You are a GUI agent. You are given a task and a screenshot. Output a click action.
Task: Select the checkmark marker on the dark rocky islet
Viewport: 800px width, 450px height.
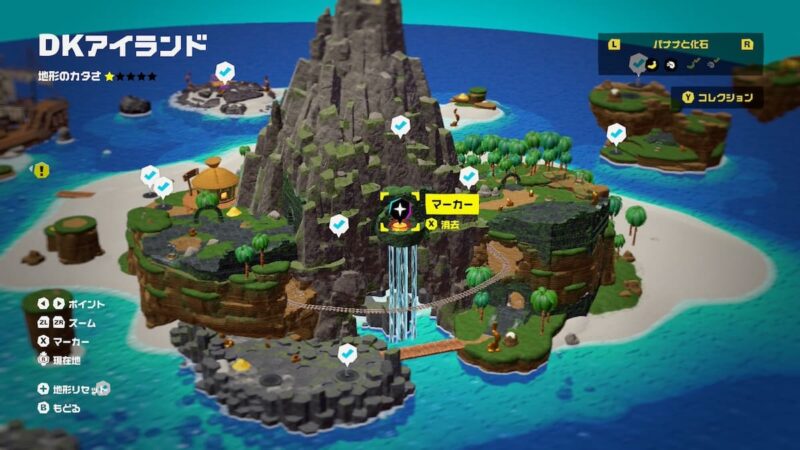(x=347, y=353)
